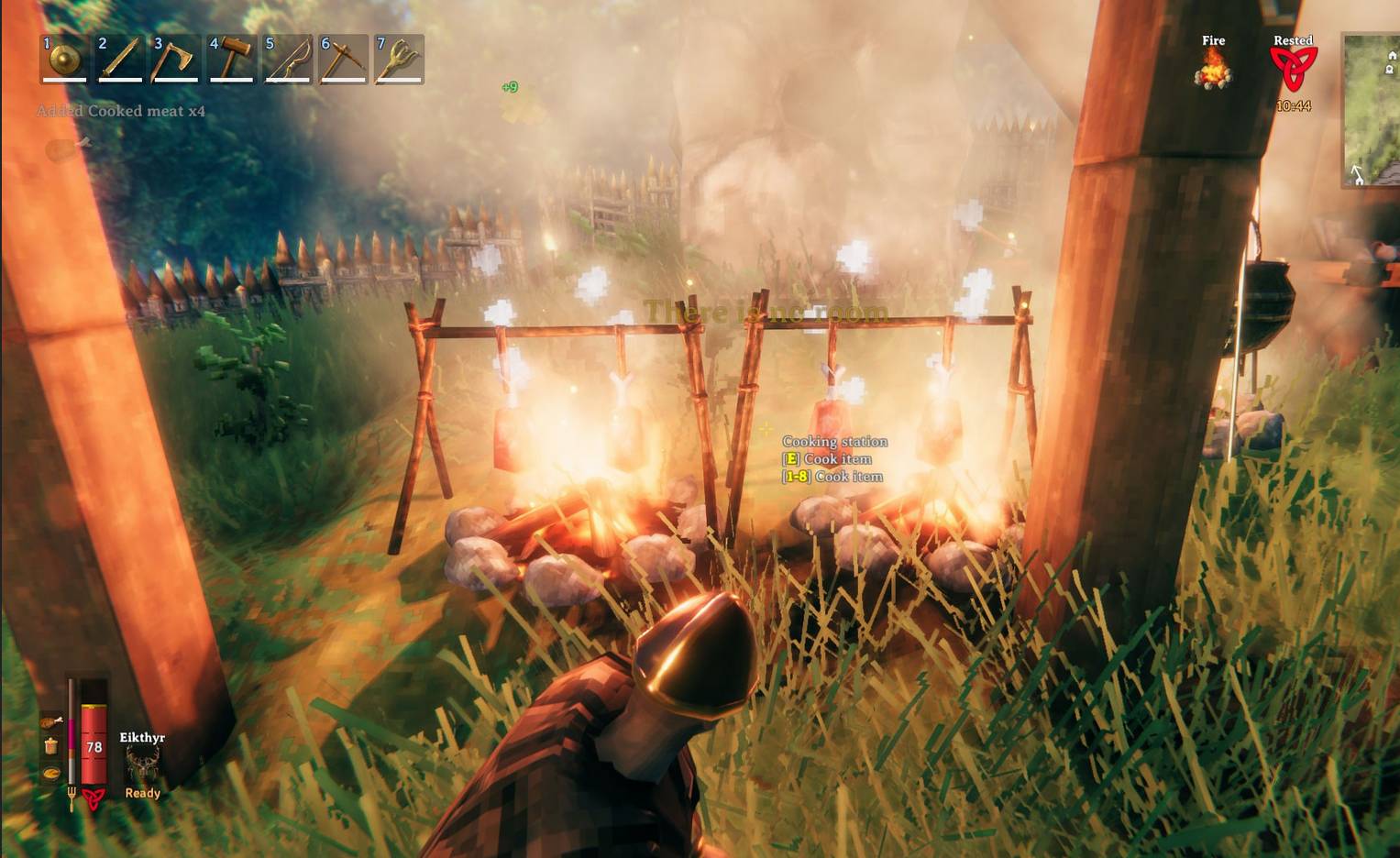Viewport: 1400px width, 858px height.
Task: Equip the pickaxe in hotbar slot 6
Action: pos(342,60)
